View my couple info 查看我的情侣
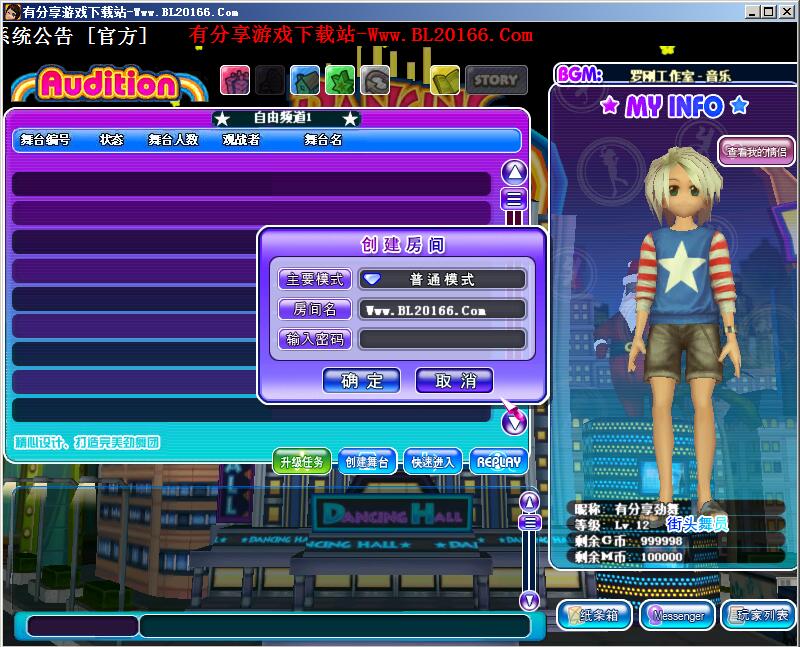The image size is (800, 647). 757,153
